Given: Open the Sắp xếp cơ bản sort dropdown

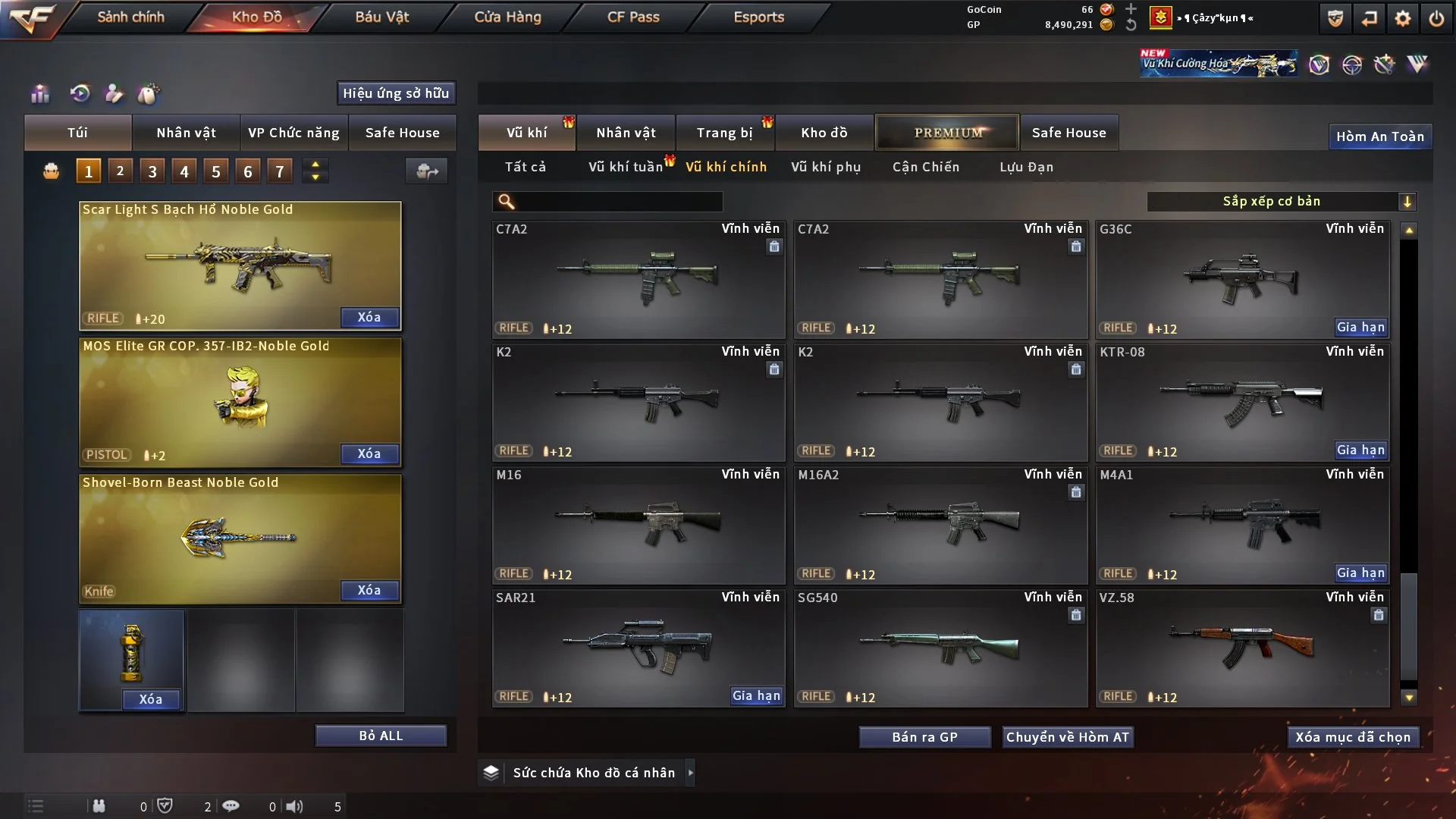Looking at the screenshot, I should click(1281, 201).
